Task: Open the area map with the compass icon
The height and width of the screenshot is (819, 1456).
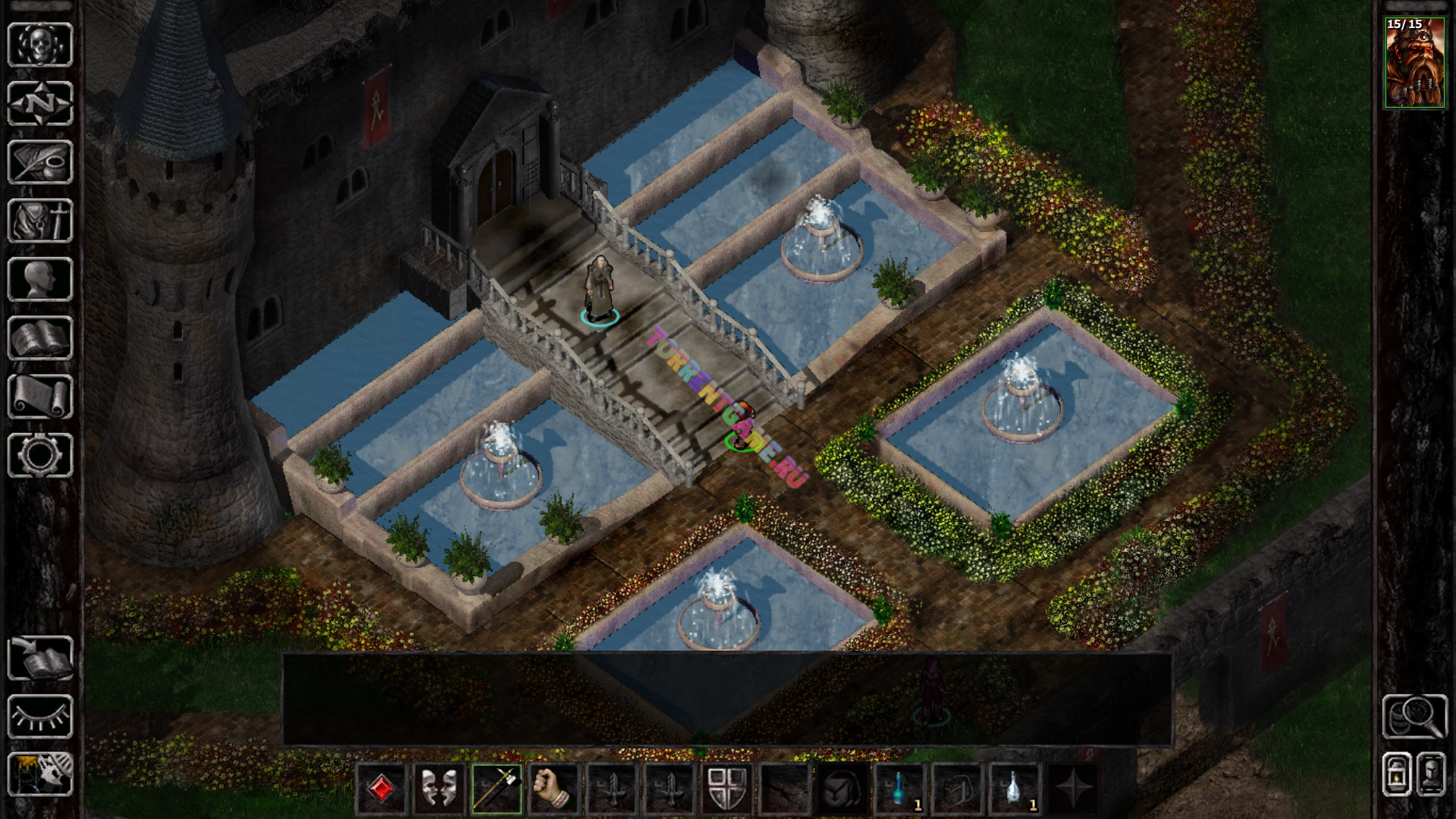Action: coord(40,103)
